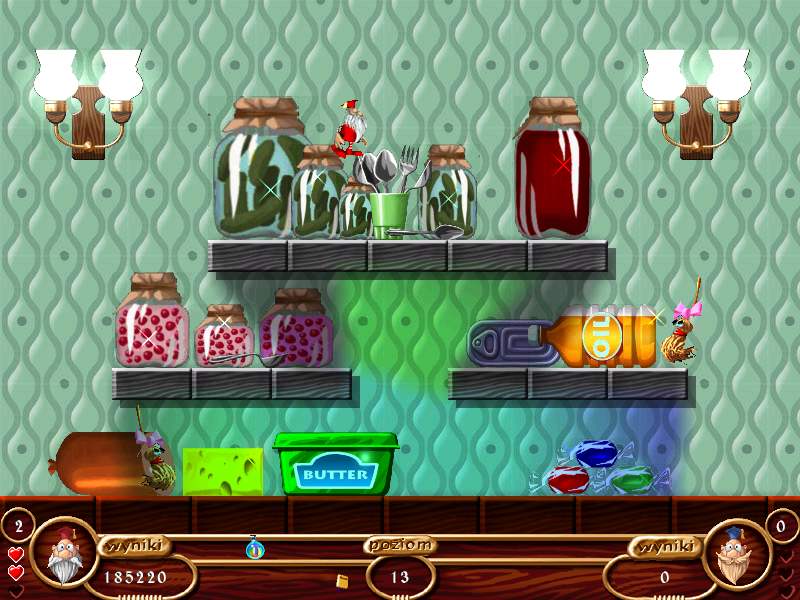Click the red-hat gnome player one portrait
The image size is (800, 600).
[x=64, y=553]
